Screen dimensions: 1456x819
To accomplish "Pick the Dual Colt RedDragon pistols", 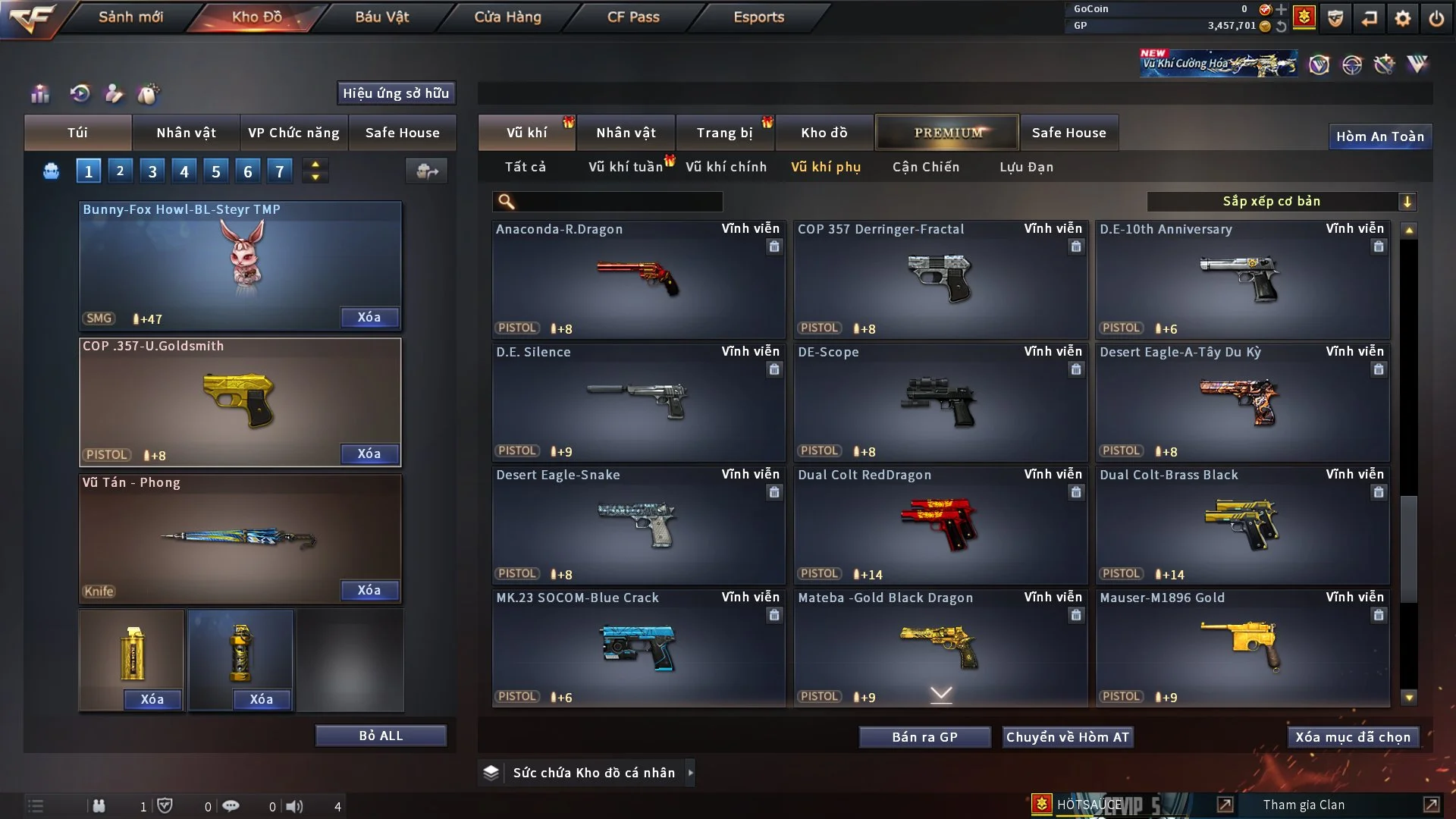I will [x=940, y=525].
